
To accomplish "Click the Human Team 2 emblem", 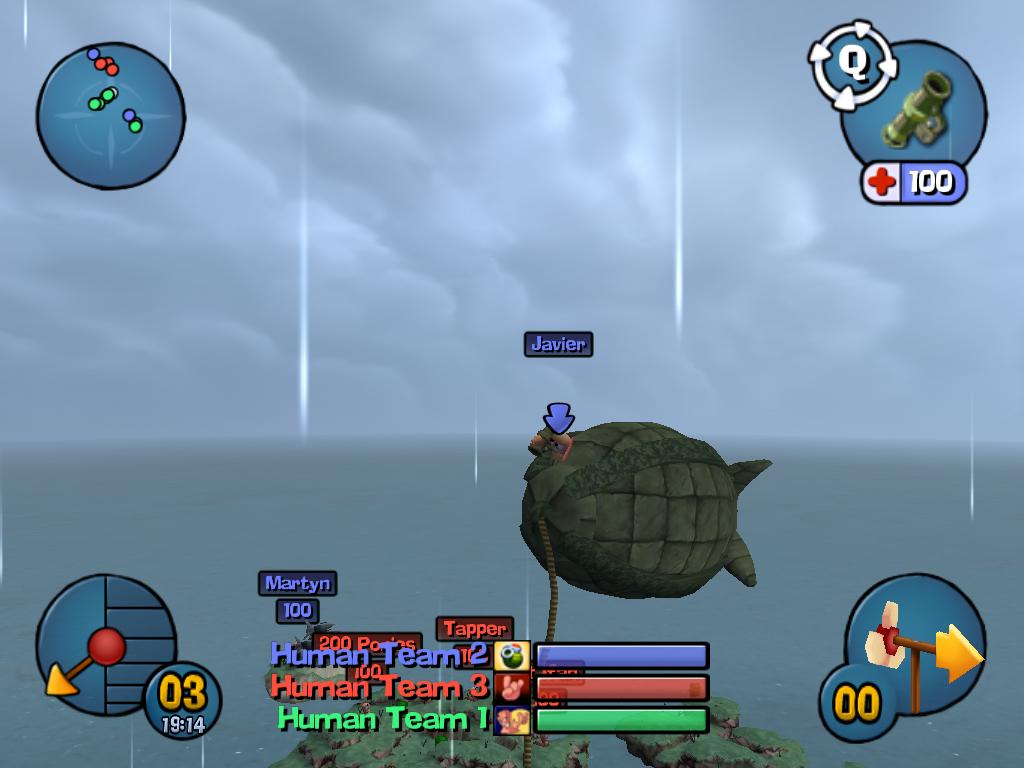I will click(x=511, y=656).
